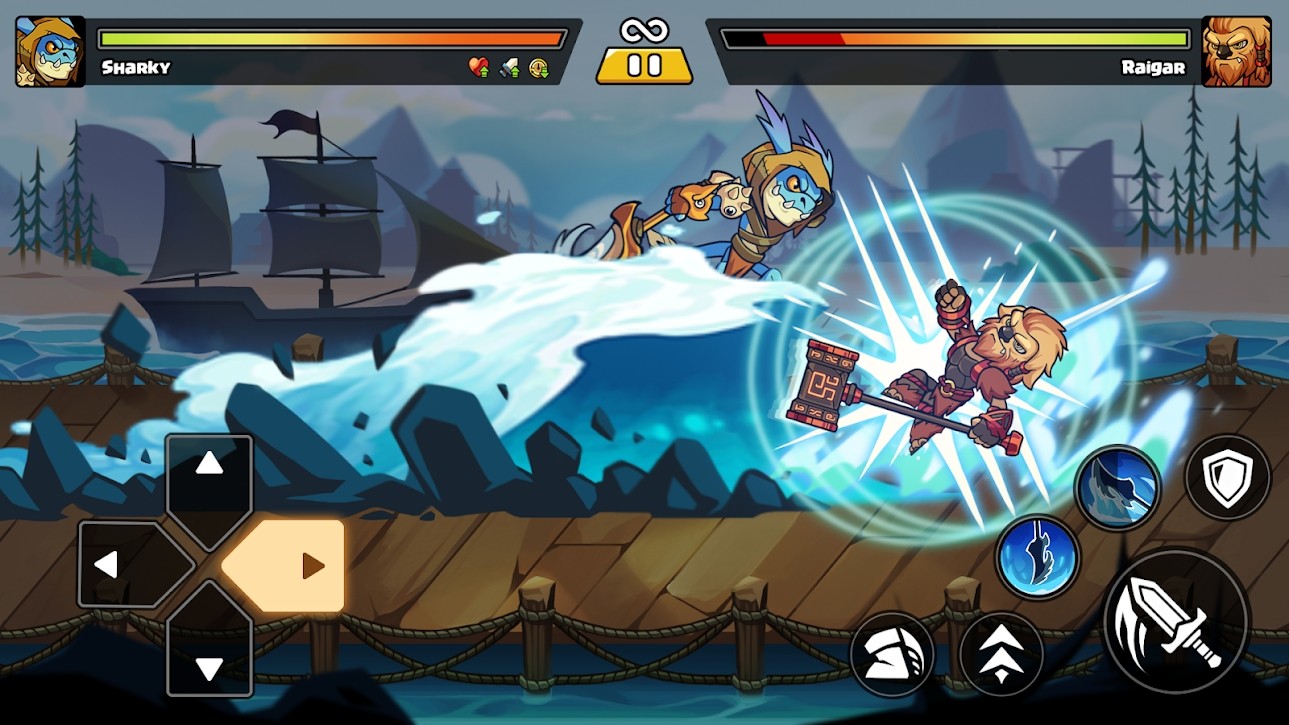Activate the shield block button
The image size is (1289, 725).
pos(1227,477)
